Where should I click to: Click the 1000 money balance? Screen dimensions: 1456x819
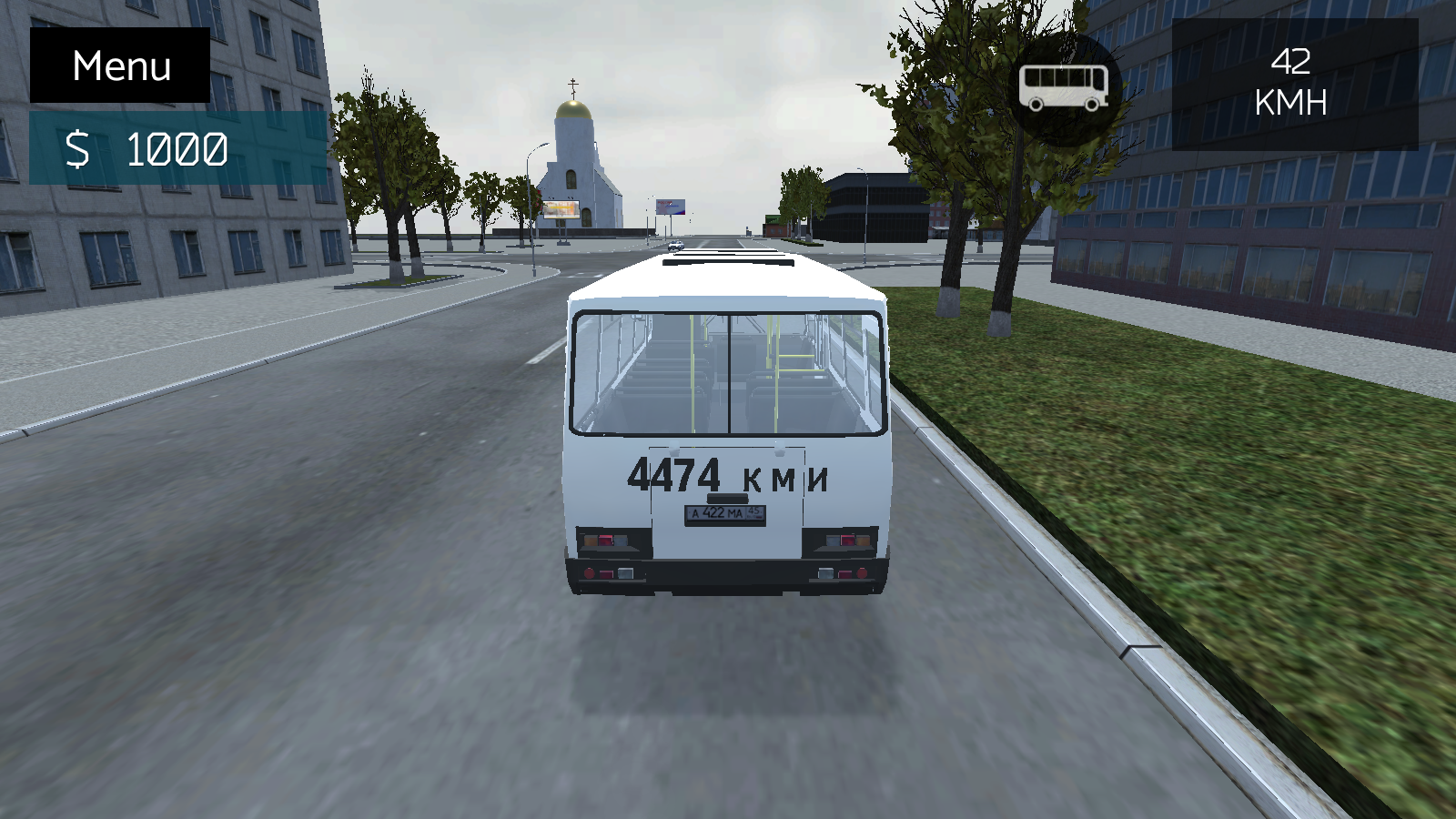point(177,148)
